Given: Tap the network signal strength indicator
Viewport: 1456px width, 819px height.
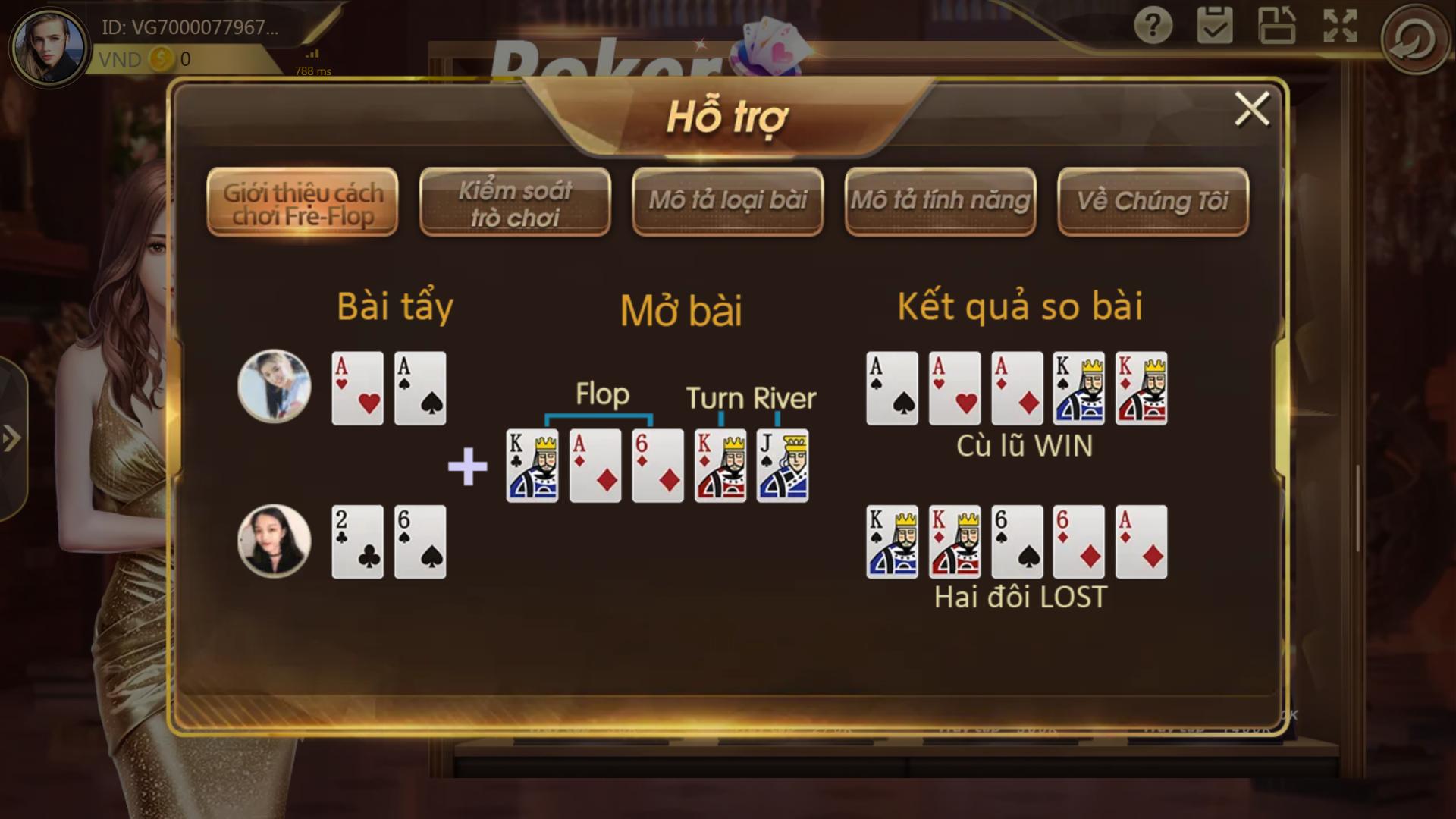Looking at the screenshot, I should coord(312,55).
